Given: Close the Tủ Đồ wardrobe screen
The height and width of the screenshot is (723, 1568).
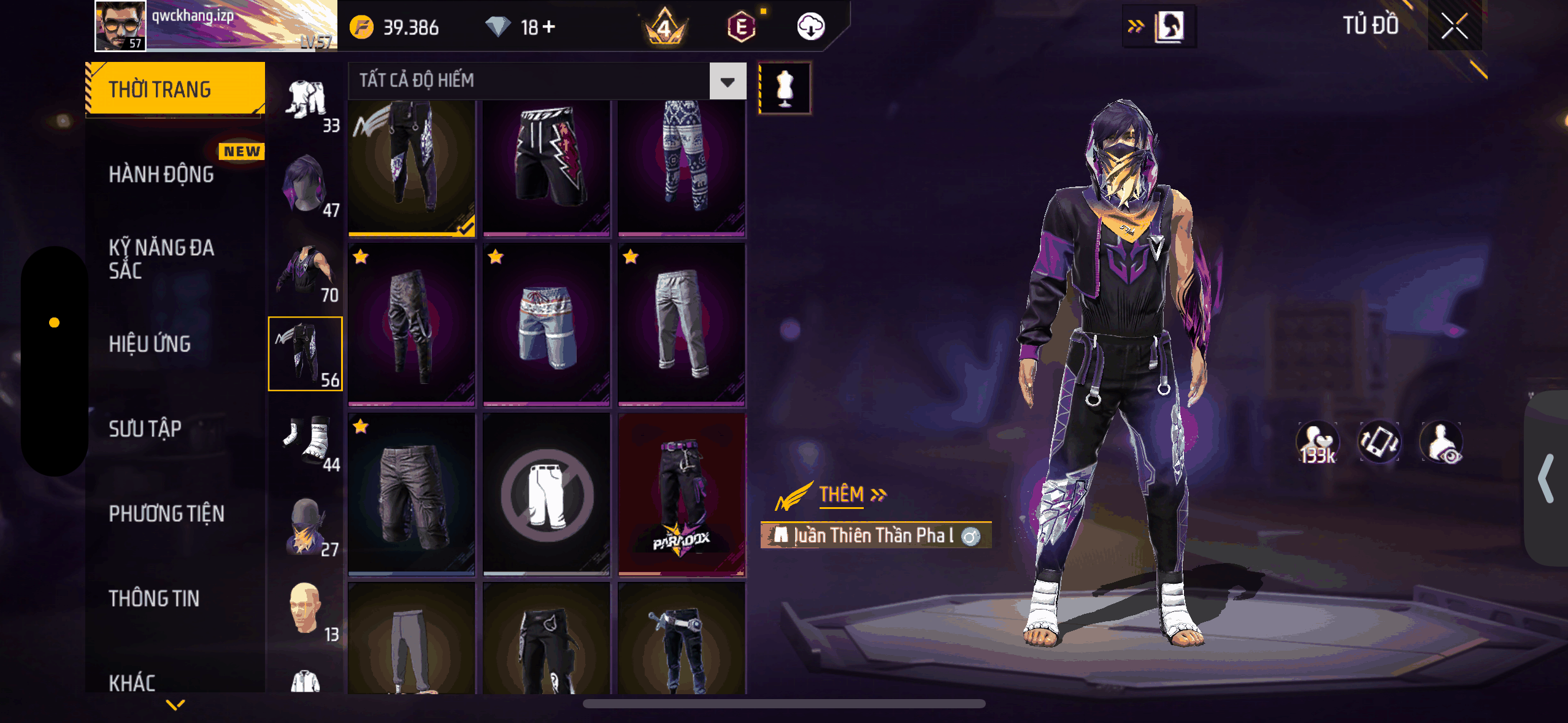Looking at the screenshot, I should tap(1454, 26).
